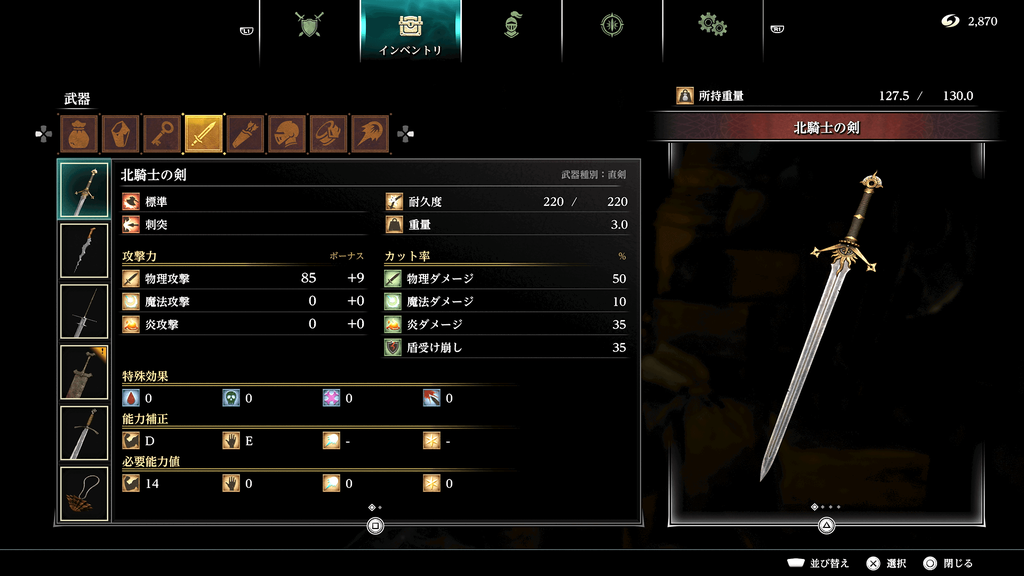
Task: Select the インベントリ inventory chest tab
Action: click(x=410, y=28)
